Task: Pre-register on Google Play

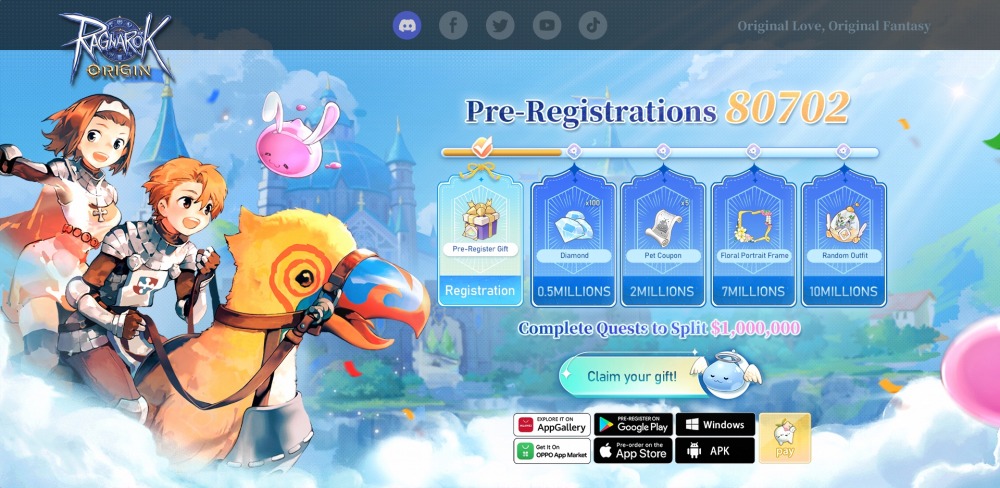Action: click(633, 424)
